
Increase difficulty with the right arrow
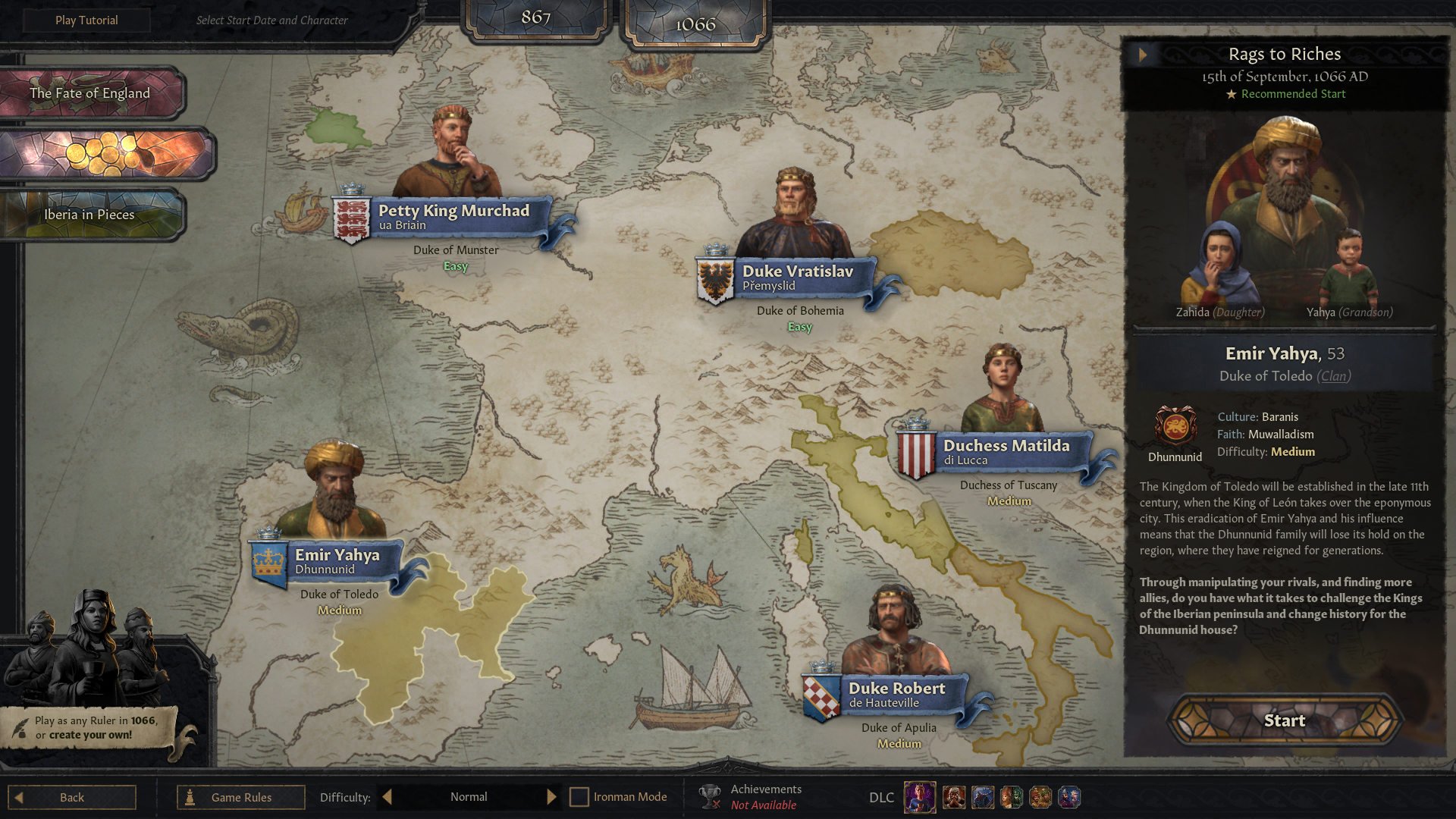[551, 797]
